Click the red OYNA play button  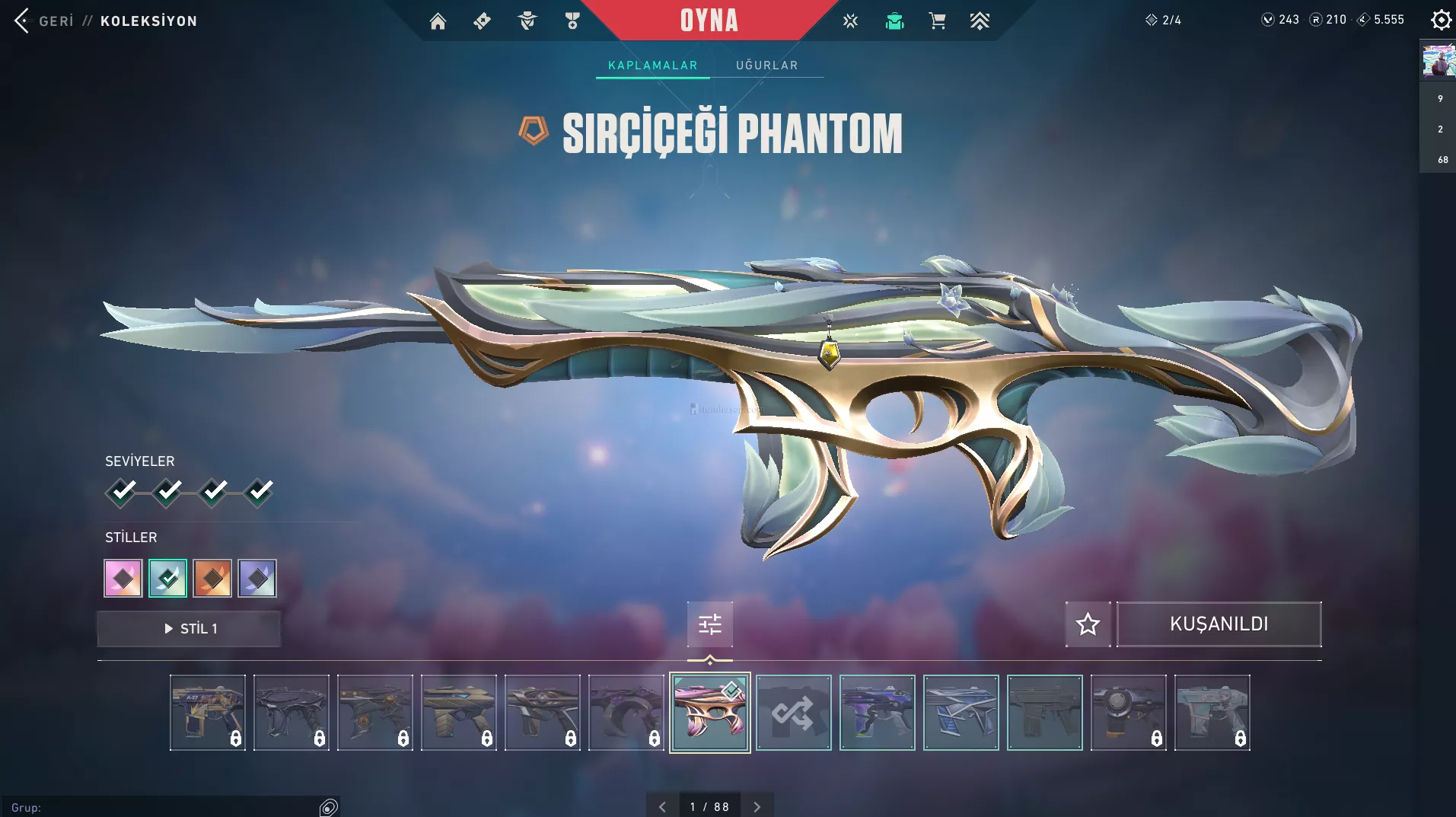(709, 21)
